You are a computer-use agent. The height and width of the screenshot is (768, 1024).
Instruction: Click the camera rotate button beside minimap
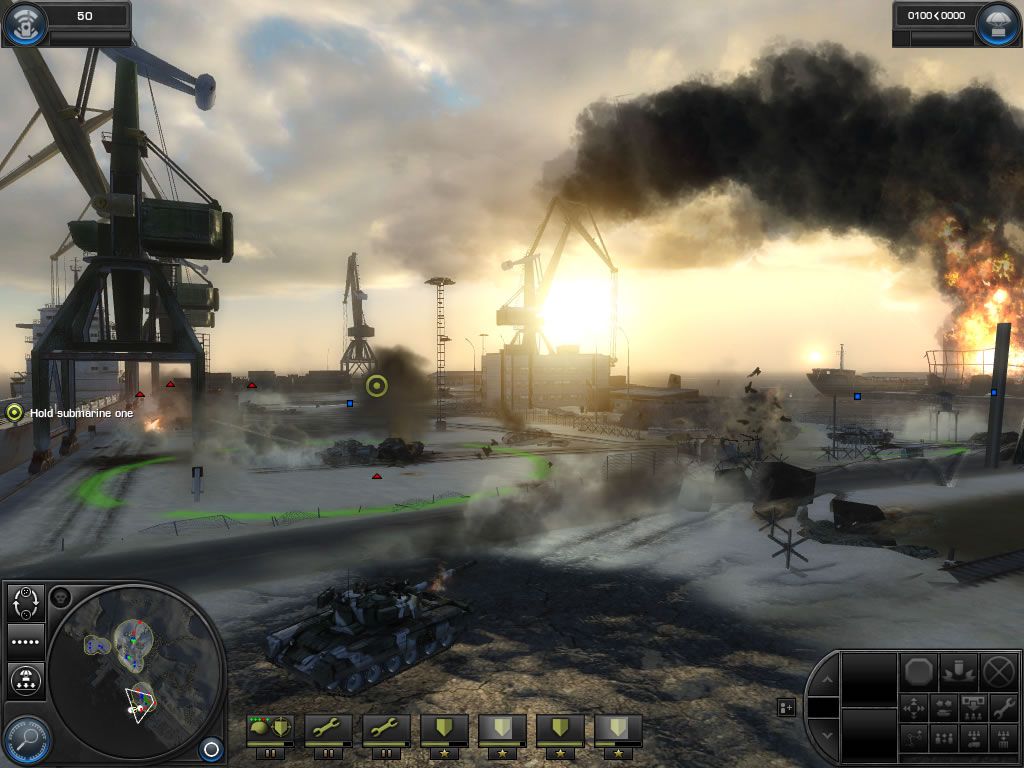coord(25,602)
